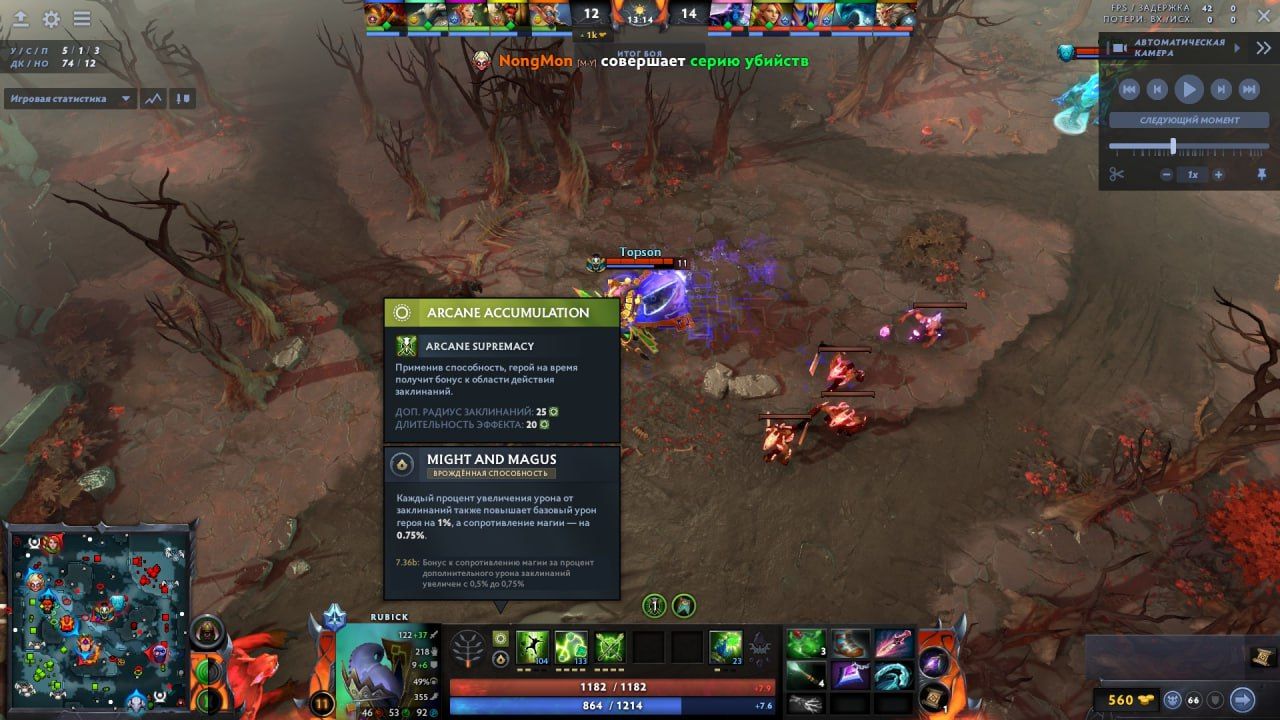1280x720 pixels.
Task: Skip to the replay end
Action: coord(1249,89)
